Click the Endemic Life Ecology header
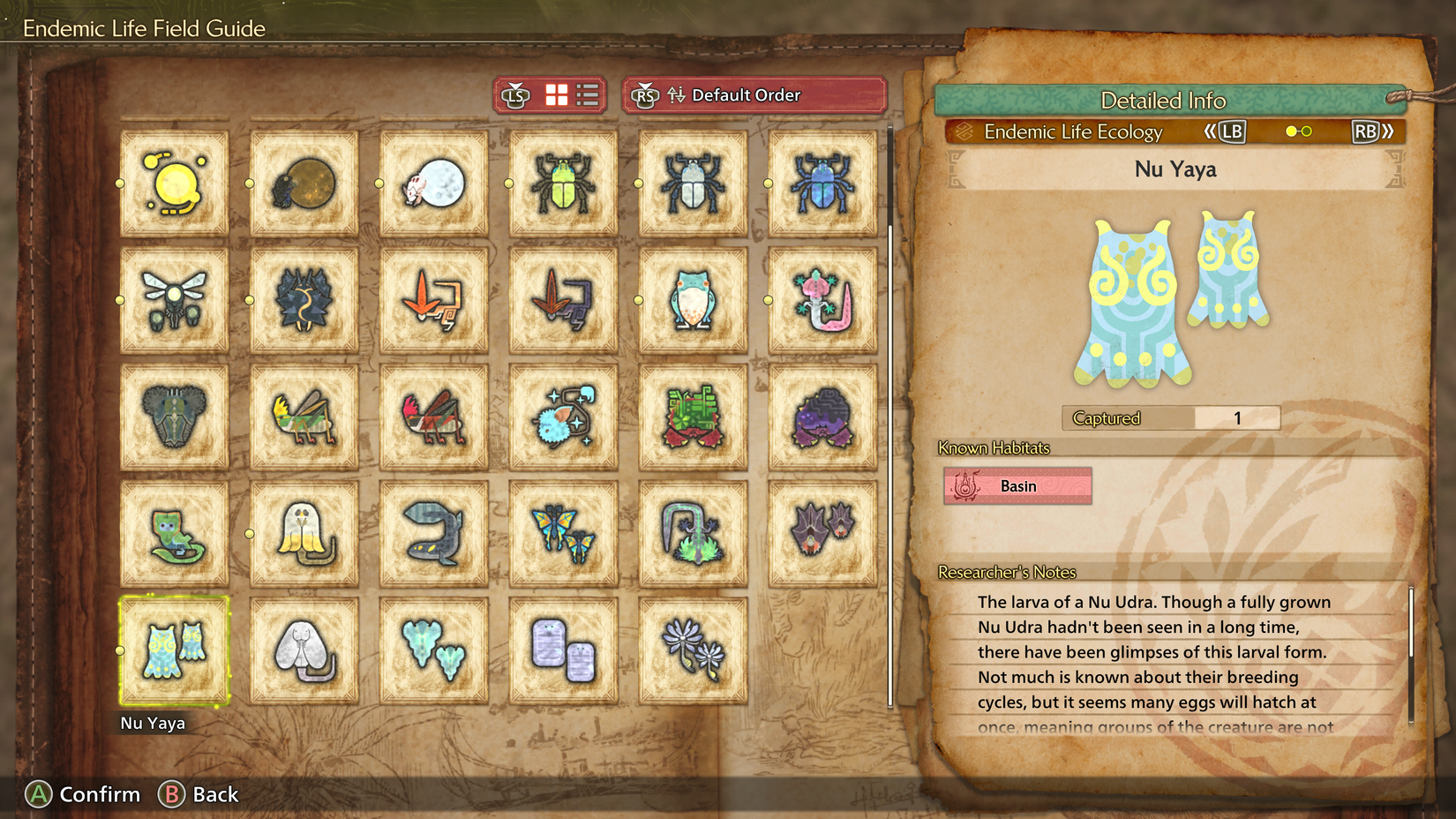 [x=1073, y=131]
